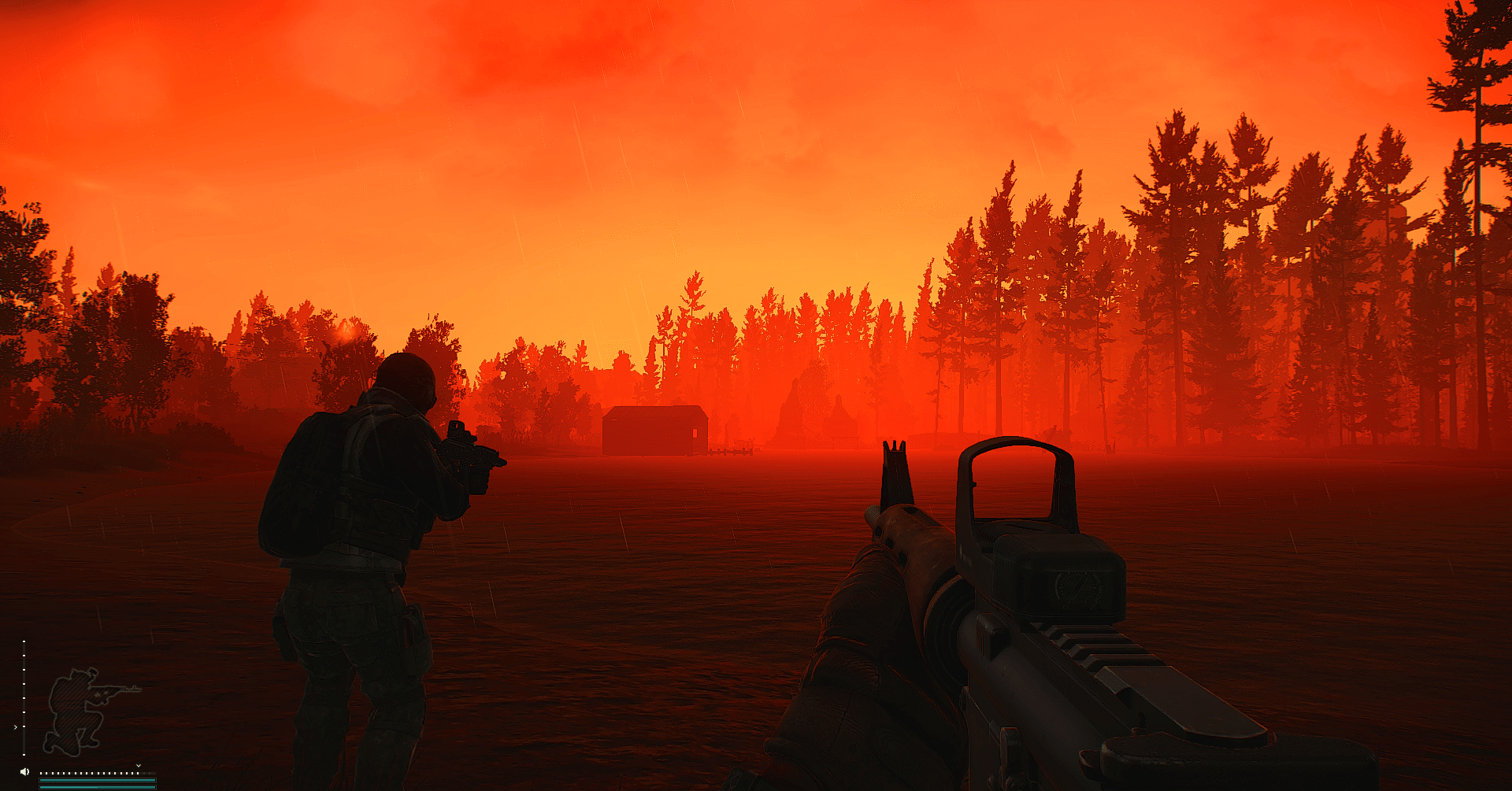This screenshot has width=1512, height=791.
Task: Click the topmost tick of the stance gauge
Action: pyautogui.click(x=24, y=641)
